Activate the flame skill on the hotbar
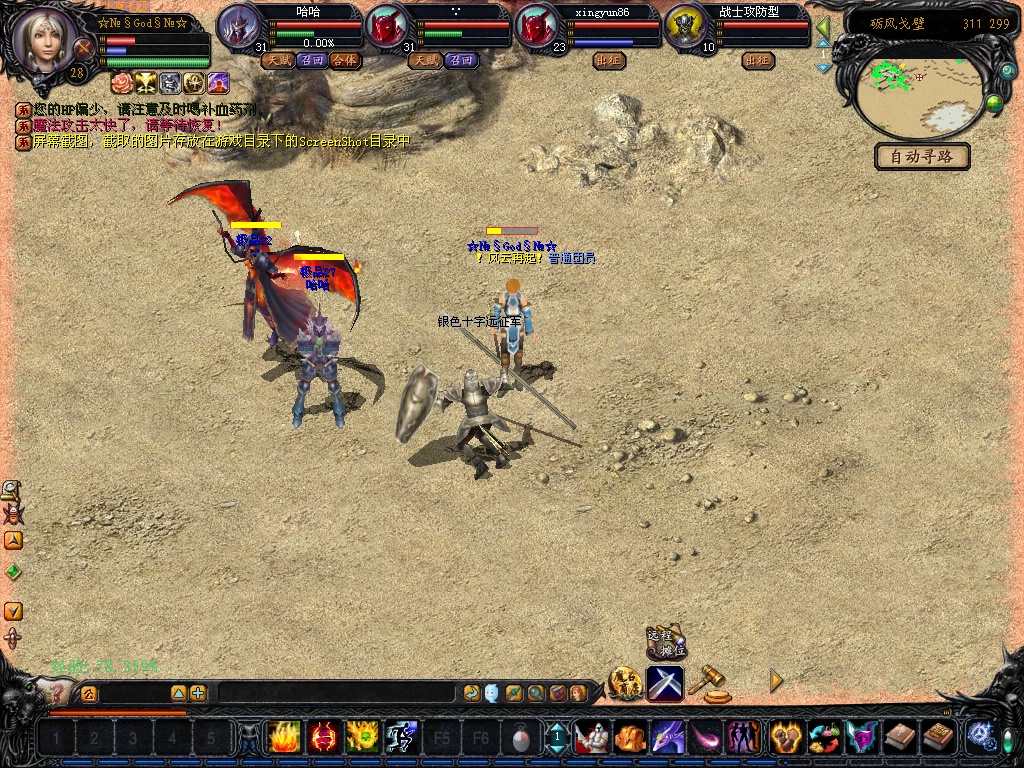This screenshot has height=768, width=1024. point(283,738)
